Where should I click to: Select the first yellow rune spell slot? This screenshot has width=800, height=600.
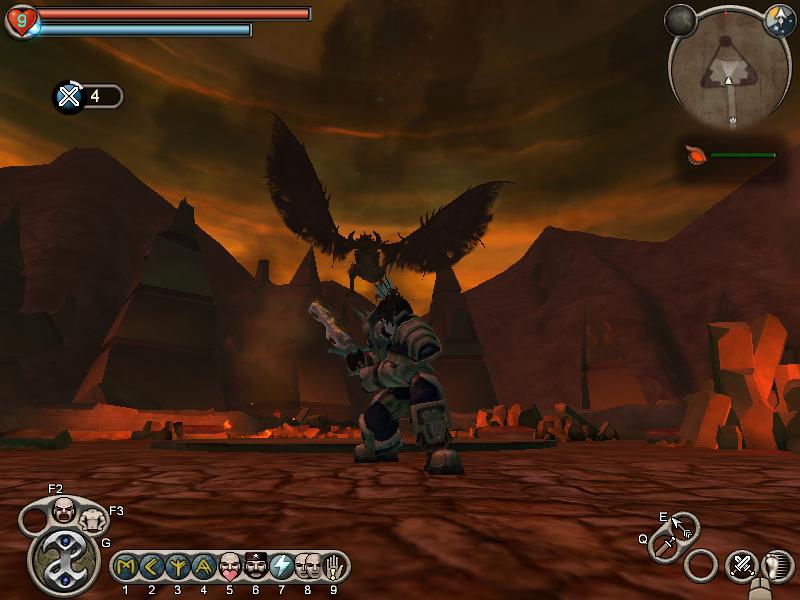[x=126, y=568]
